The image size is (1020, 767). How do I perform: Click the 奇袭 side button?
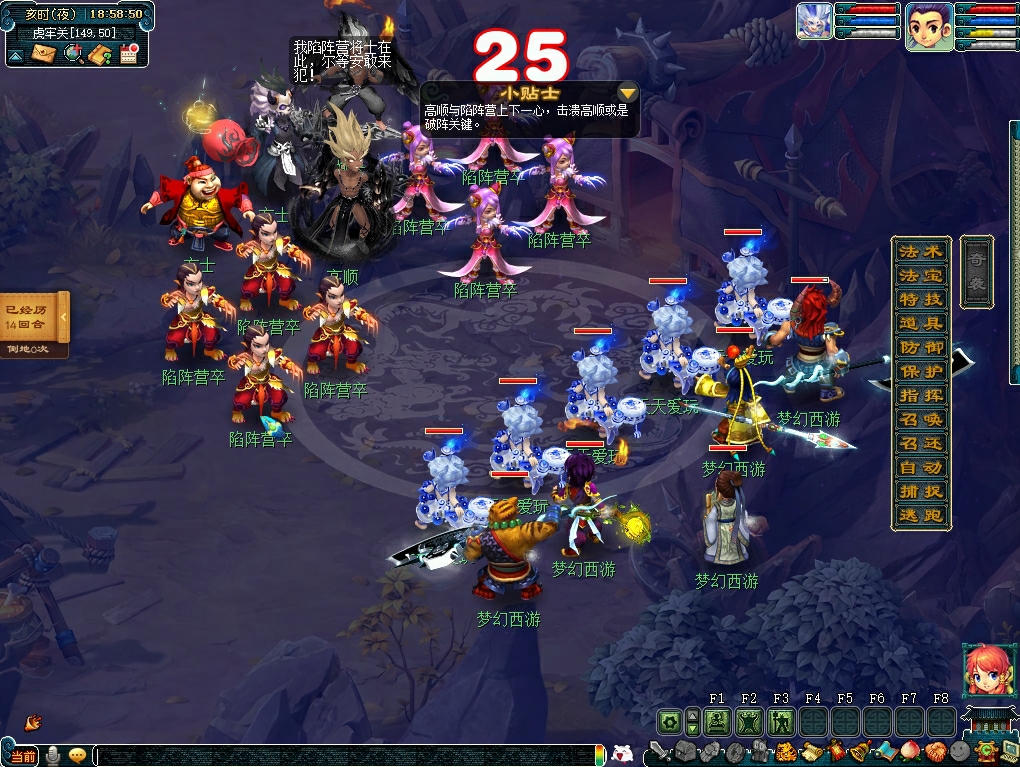(976, 270)
